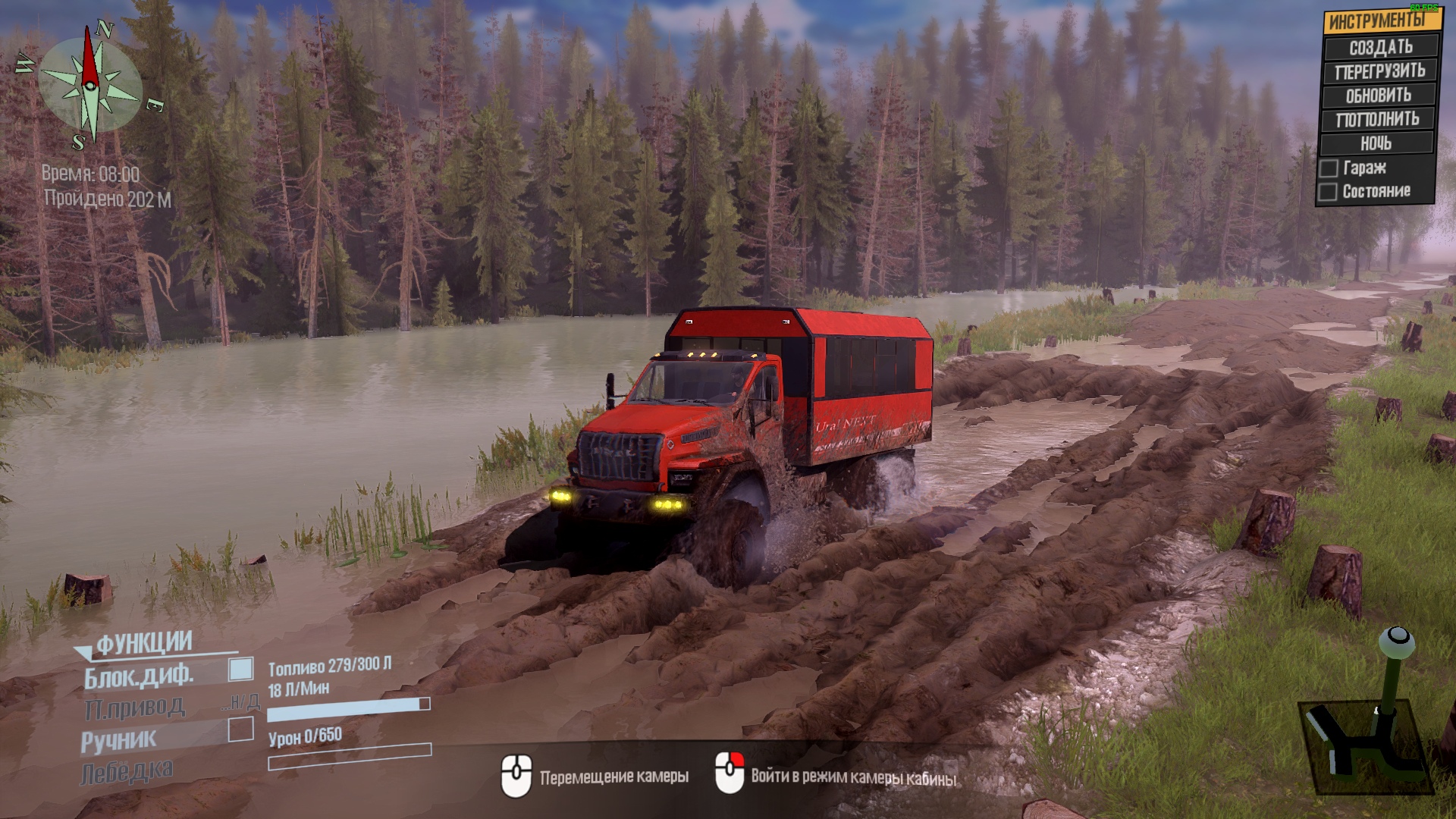Screen dimensions: 1456x819
Task: Tick the Ручник handbrake checkbox
Action: coord(240,729)
